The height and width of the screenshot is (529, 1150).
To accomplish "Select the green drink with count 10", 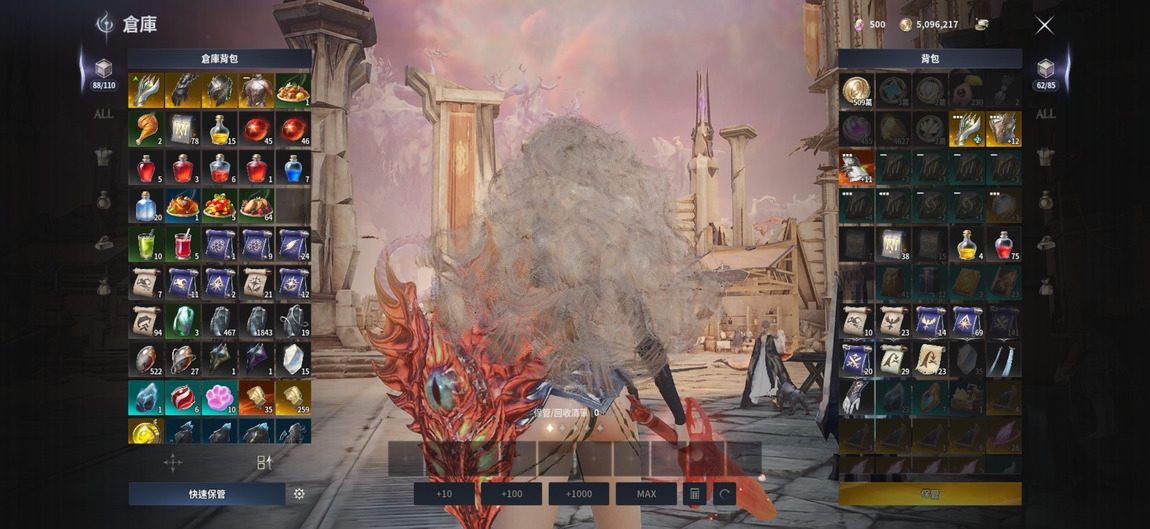I will point(146,244).
